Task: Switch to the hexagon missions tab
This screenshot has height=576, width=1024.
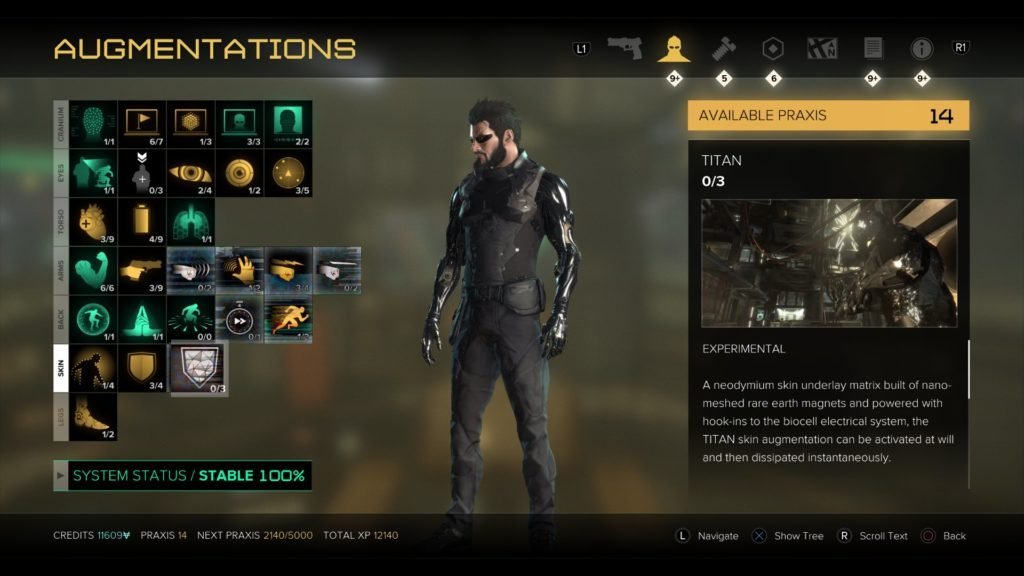Action: point(772,48)
